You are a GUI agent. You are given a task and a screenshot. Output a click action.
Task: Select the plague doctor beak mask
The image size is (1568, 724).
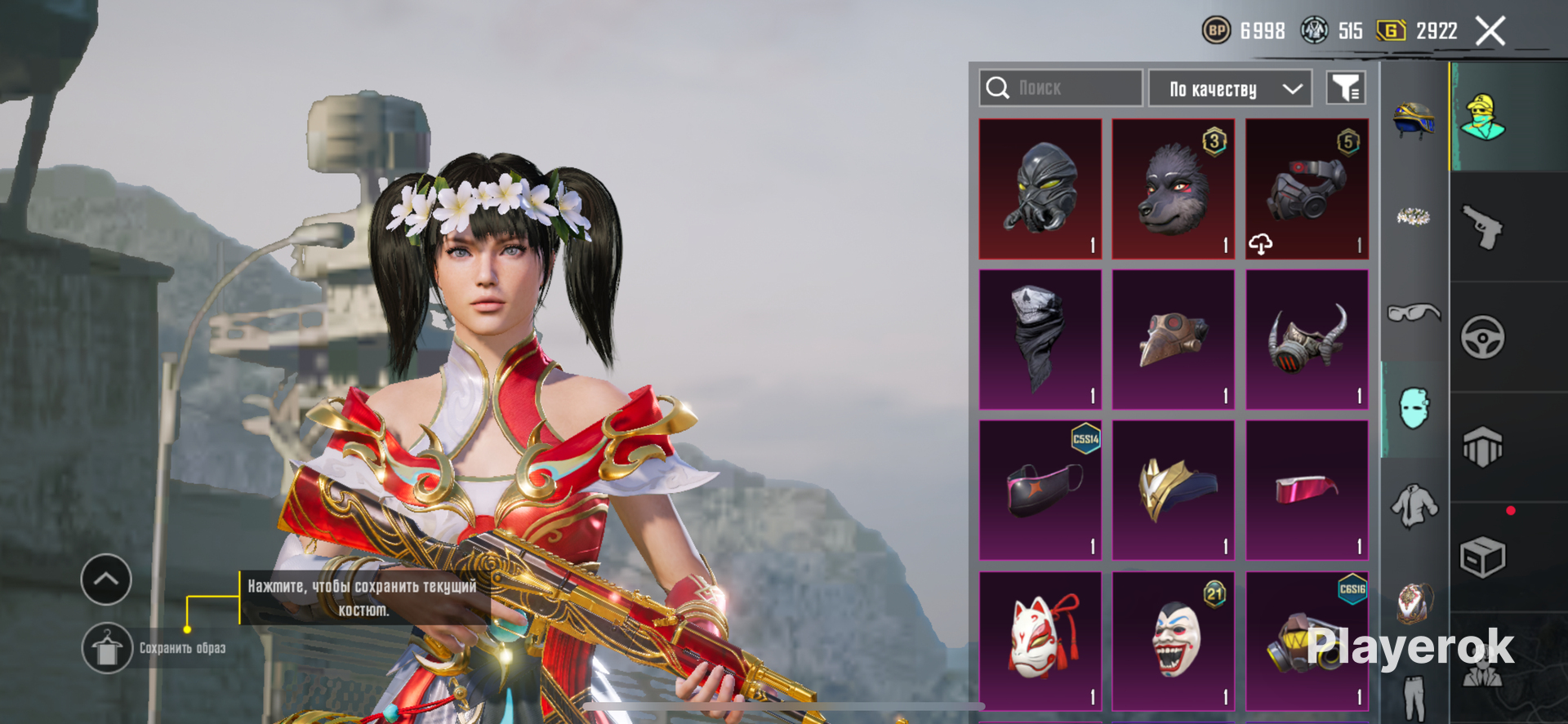coord(1174,340)
